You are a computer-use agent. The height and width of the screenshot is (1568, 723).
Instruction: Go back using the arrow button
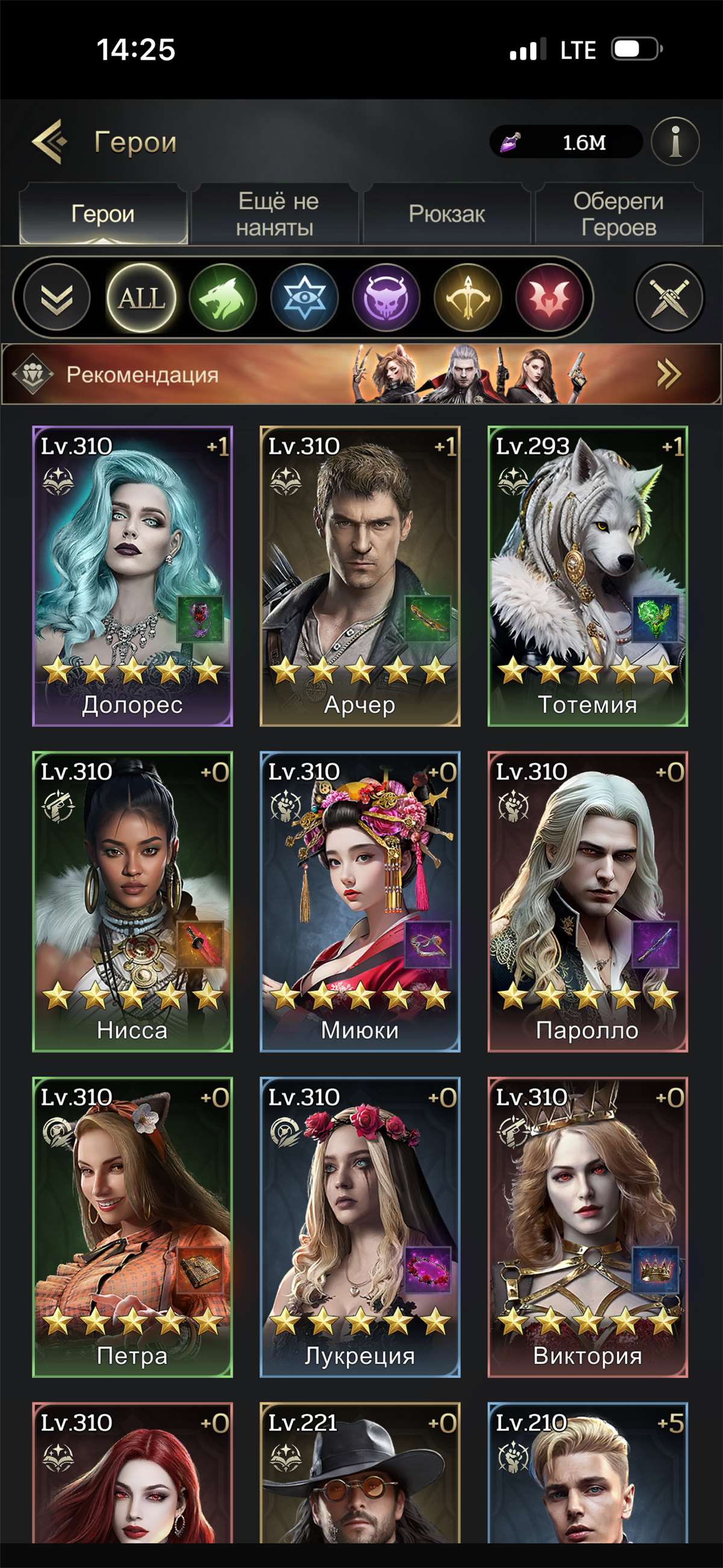49,142
